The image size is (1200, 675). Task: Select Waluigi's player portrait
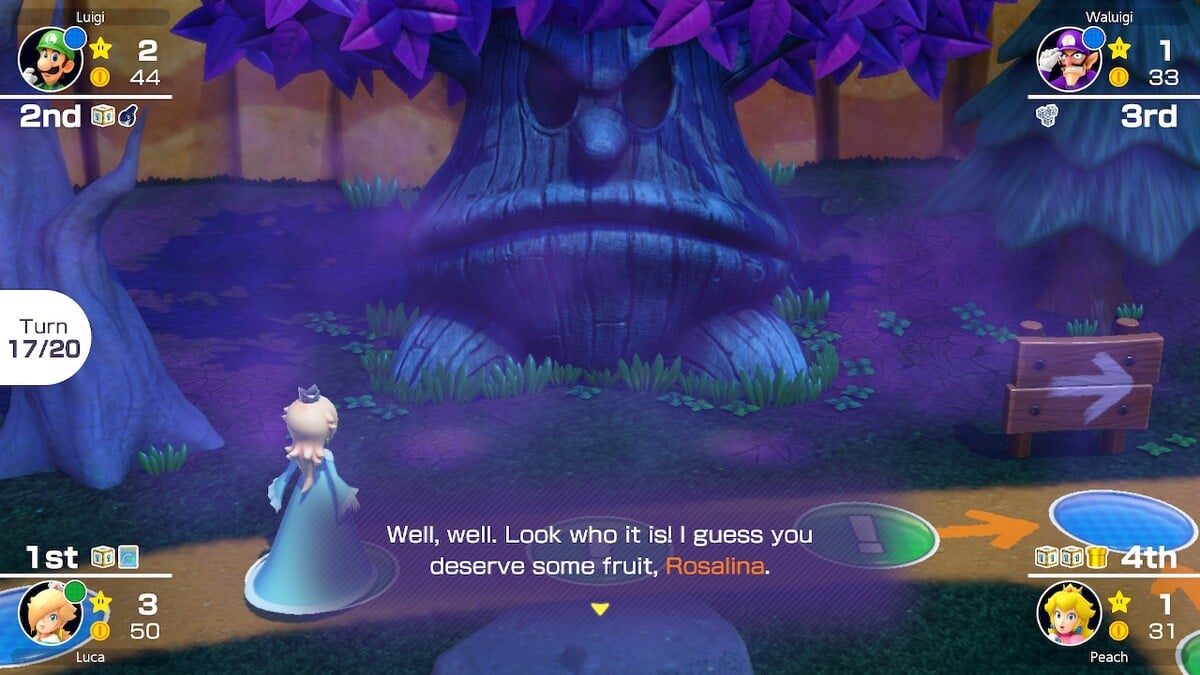pos(1063,58)
